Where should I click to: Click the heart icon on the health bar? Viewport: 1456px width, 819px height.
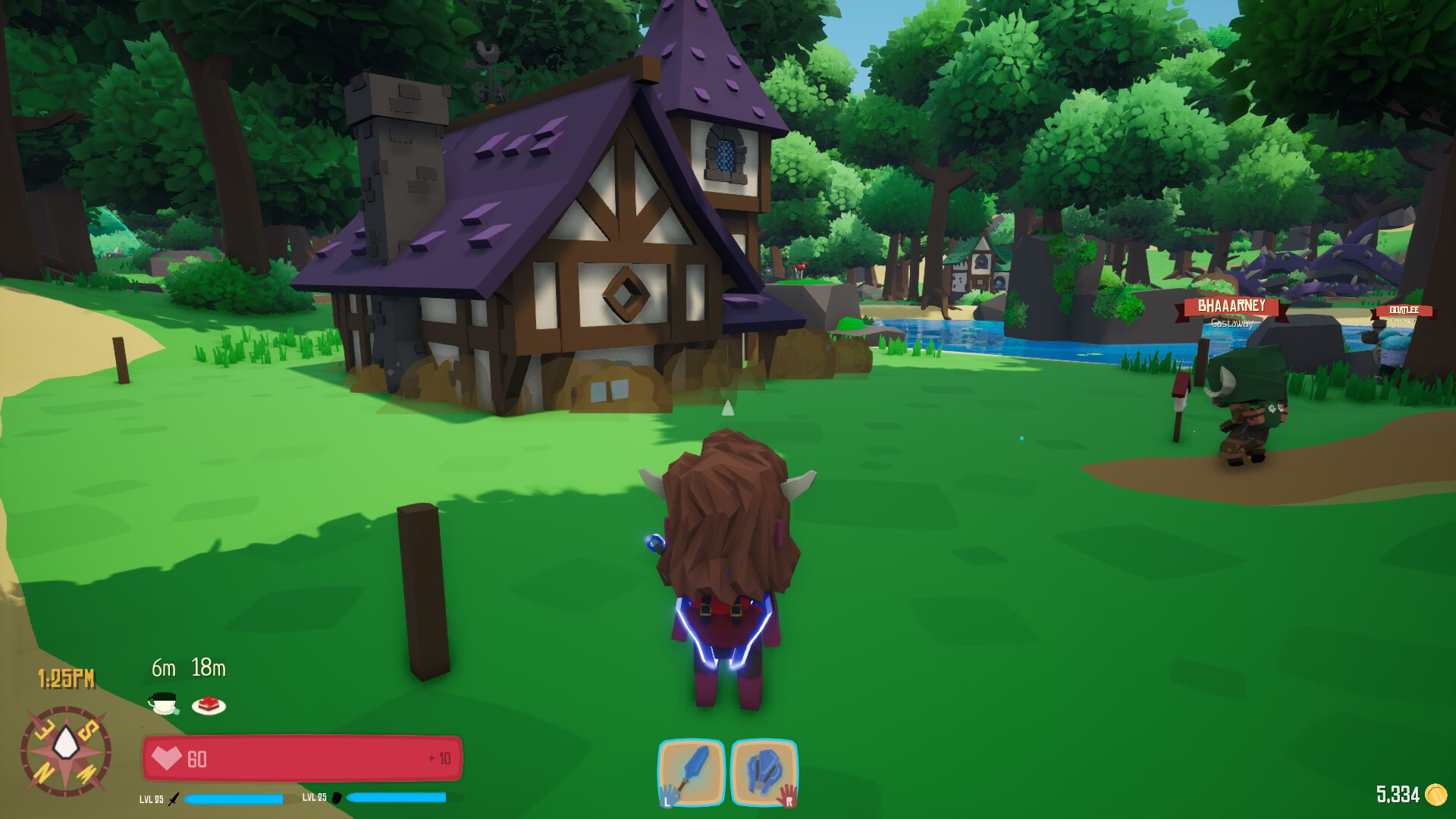[x=168, y=757]
